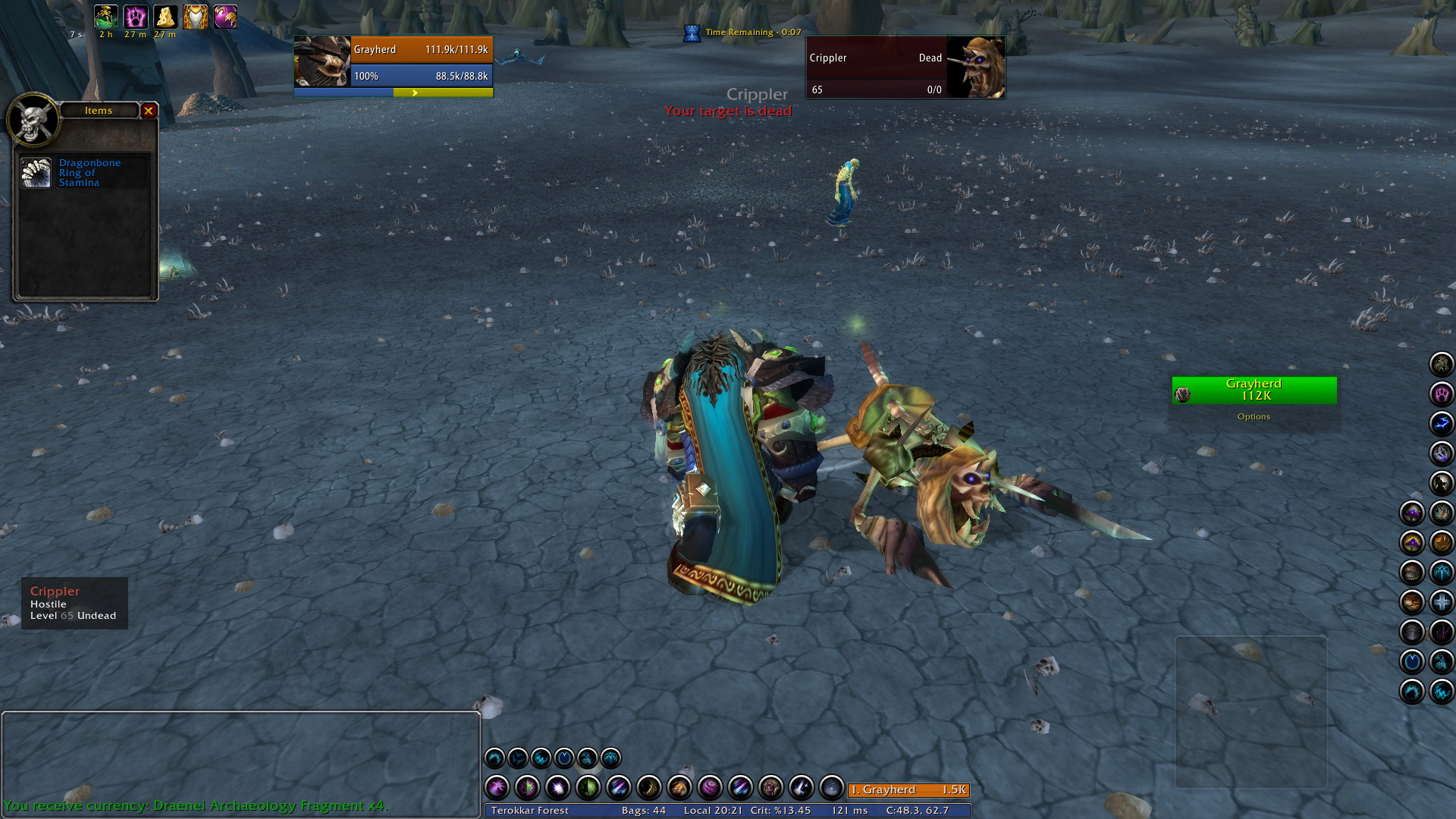This screenshot has height=819, width=1456.
Task: Use the white silhouette figure ability
Action: click(x=1441, y=483)
